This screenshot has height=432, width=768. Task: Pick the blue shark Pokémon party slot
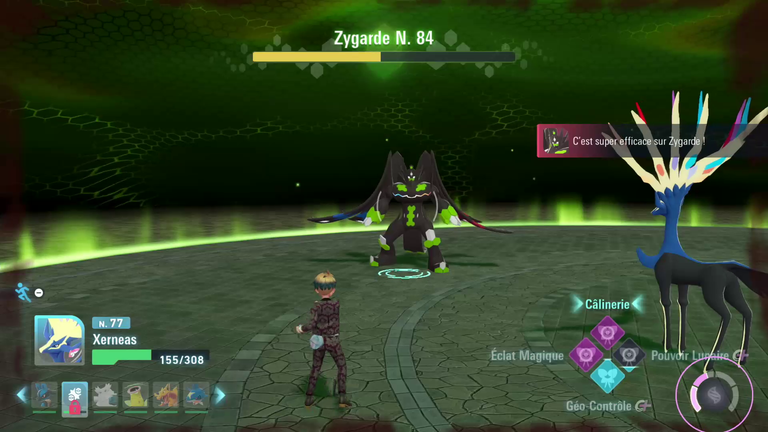point(196,396)
